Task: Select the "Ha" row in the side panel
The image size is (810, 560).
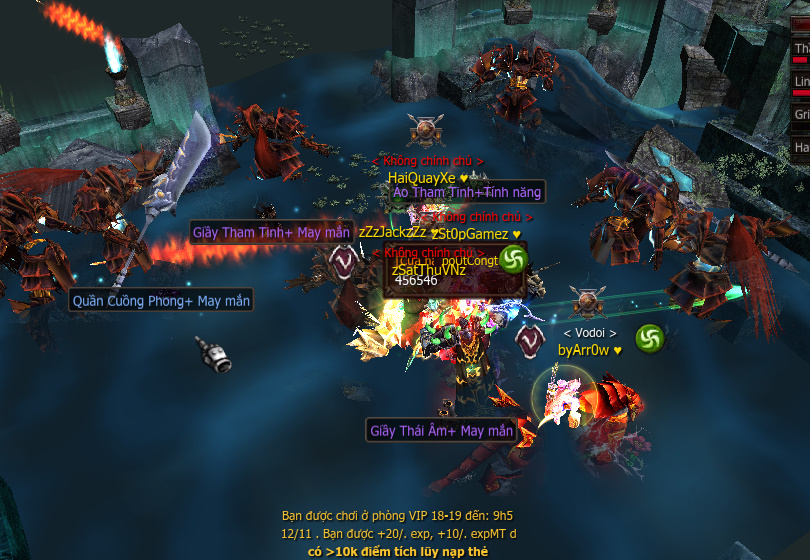Action: point(801,147)
